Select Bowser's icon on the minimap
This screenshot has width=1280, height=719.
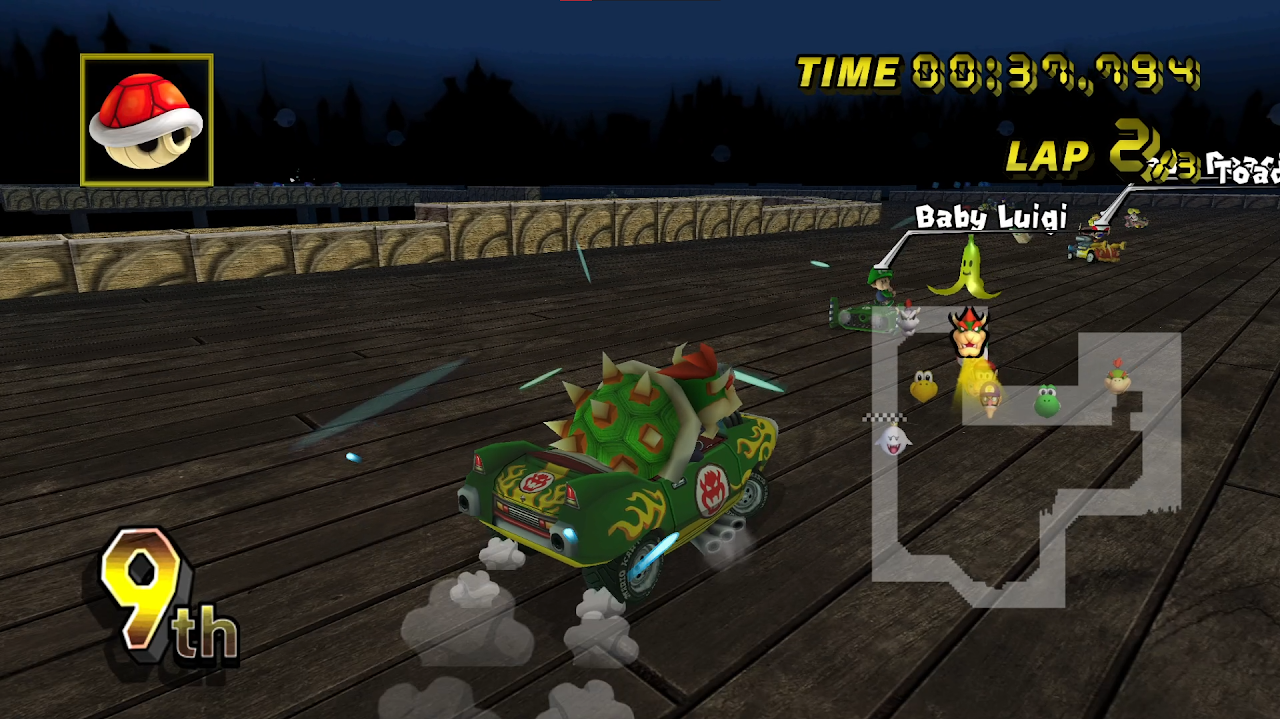[x=968, y=332]
